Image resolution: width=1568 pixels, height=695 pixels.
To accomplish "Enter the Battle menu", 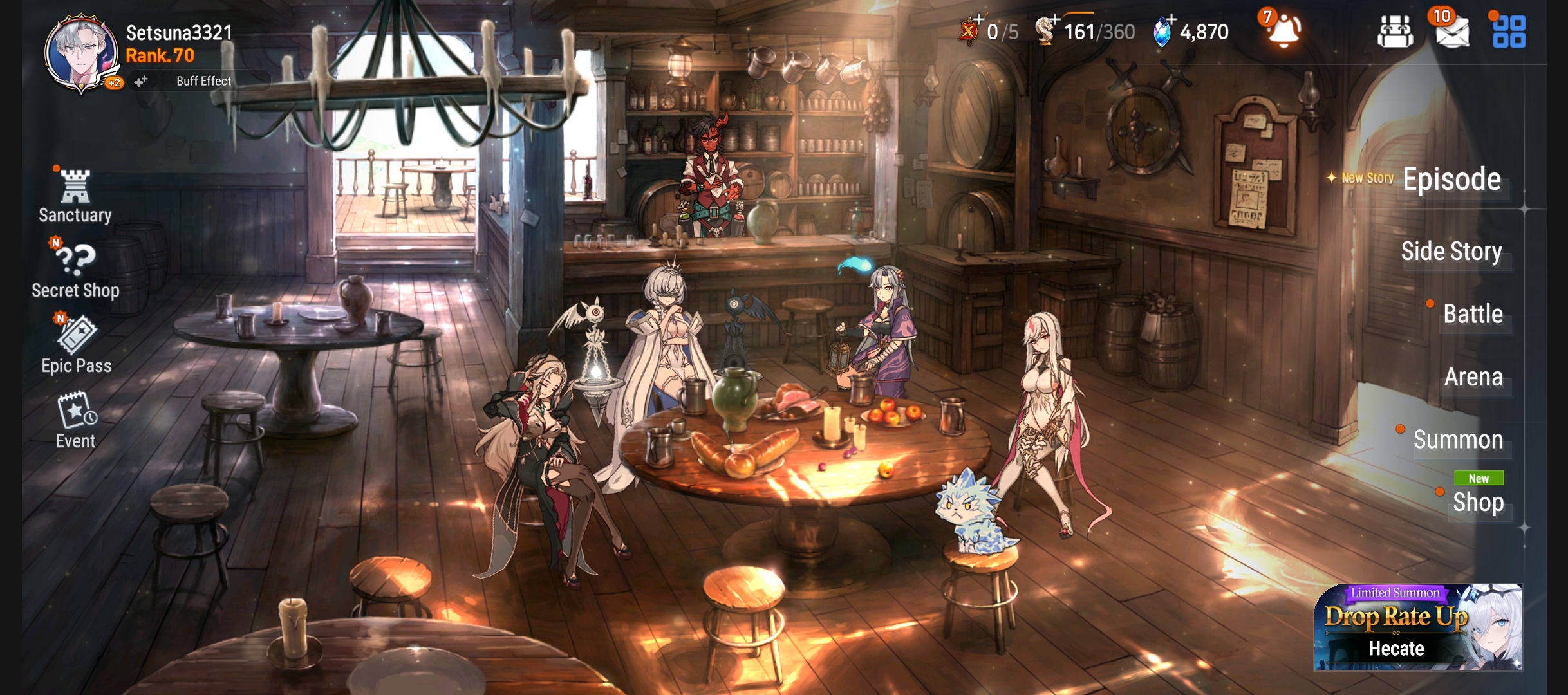I will click(1472, 314).
